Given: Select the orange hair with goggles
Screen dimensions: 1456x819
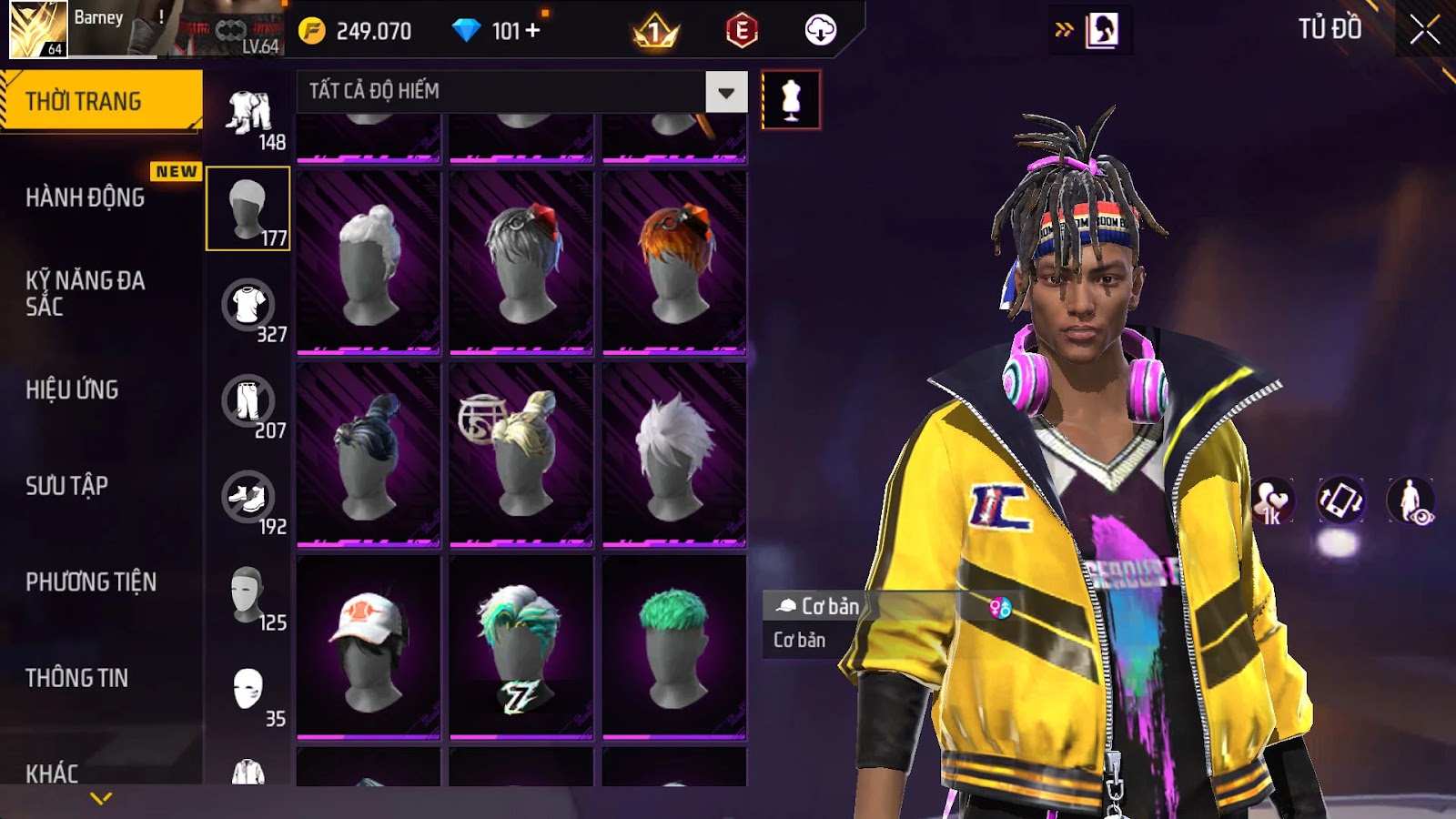Looking at the screenshot, I should pyautogui.click(x=673, y=261).
